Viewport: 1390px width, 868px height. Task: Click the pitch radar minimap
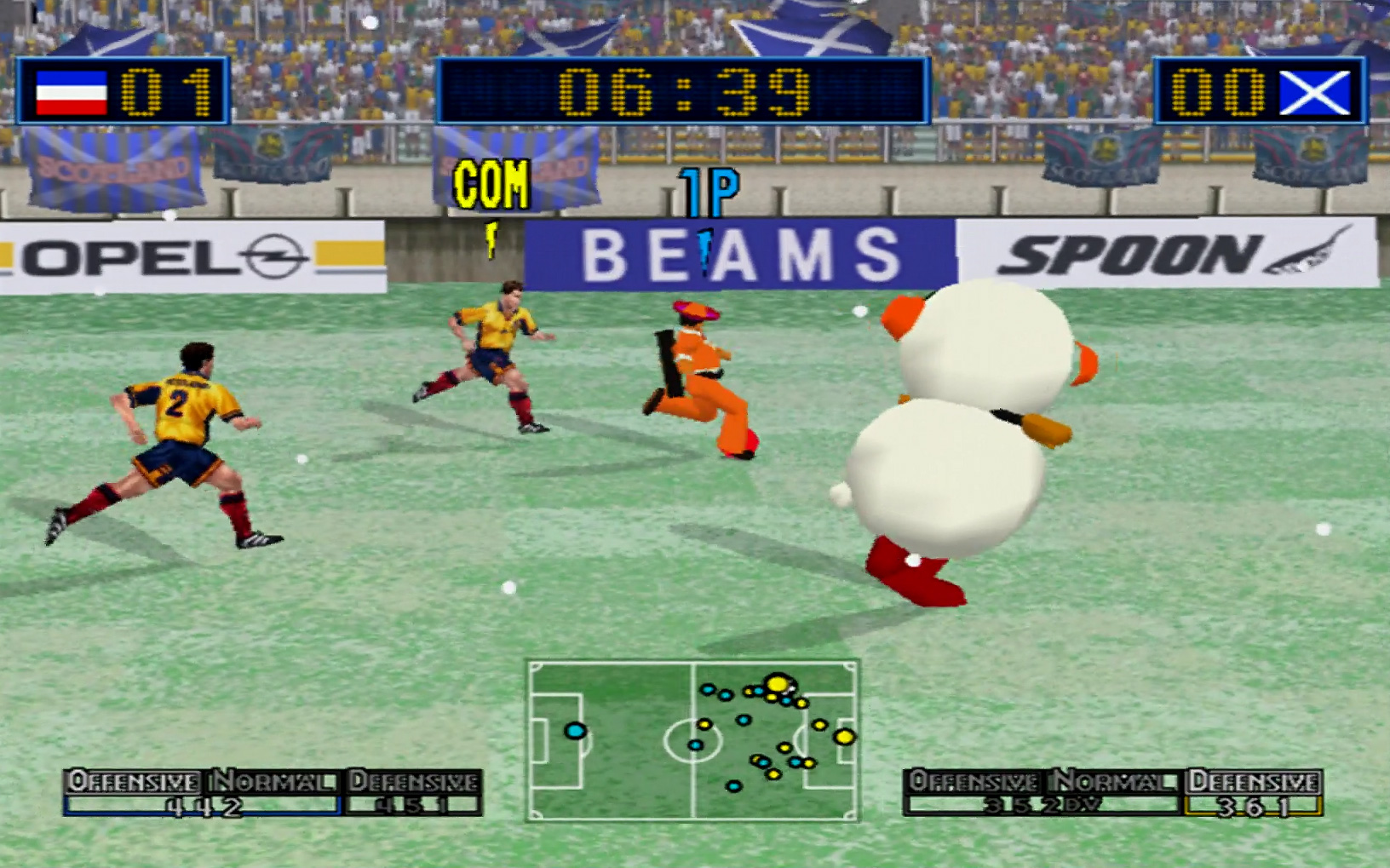(x=693, y=739)
